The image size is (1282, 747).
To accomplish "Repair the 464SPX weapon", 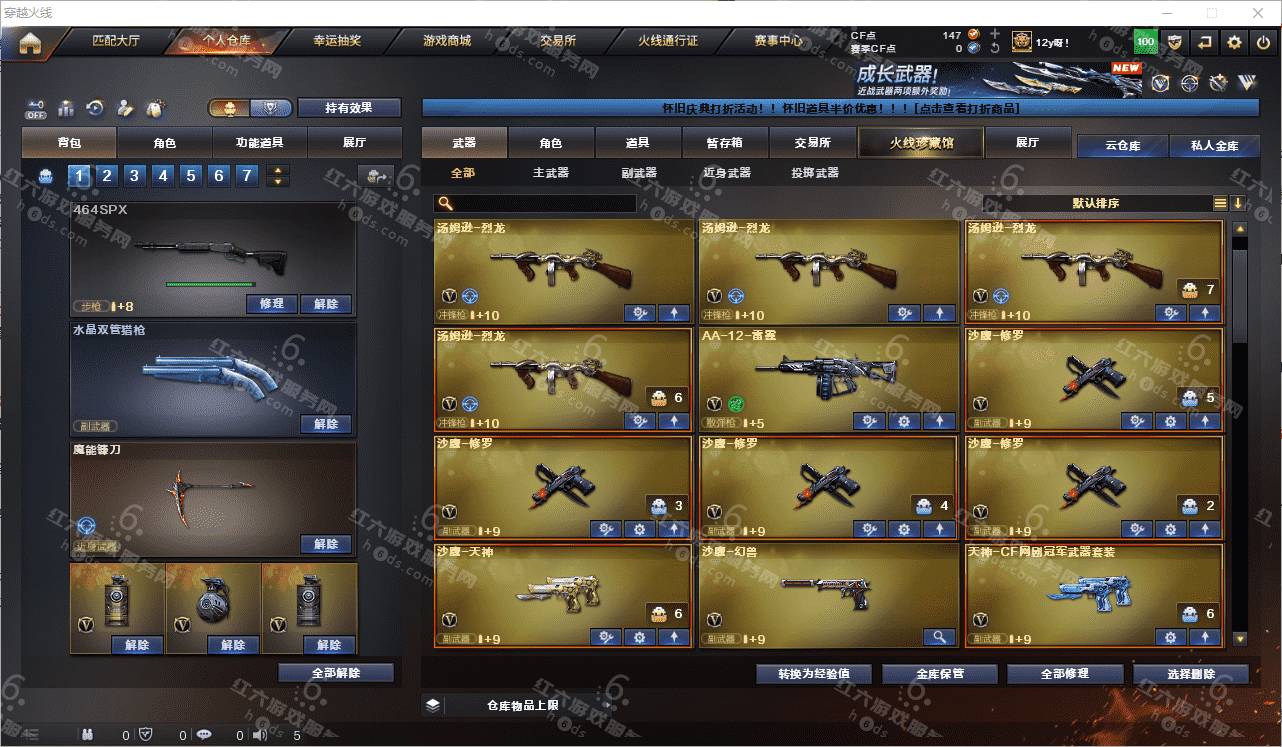I will click(x=271, y=304).
